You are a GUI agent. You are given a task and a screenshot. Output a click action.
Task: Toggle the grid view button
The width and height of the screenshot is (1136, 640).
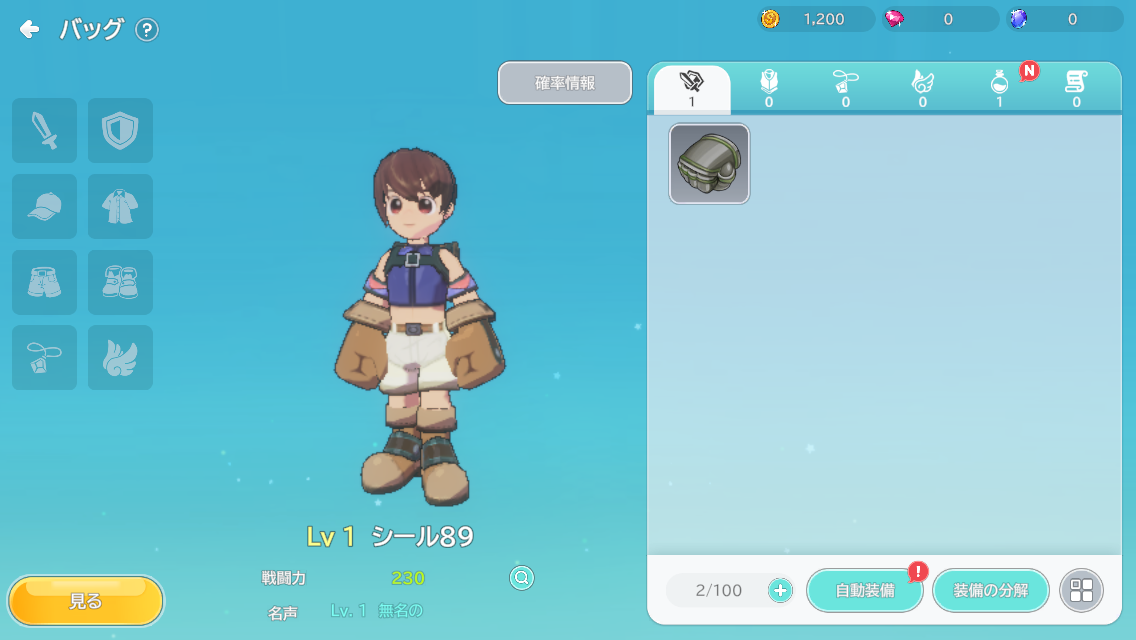1081,590
